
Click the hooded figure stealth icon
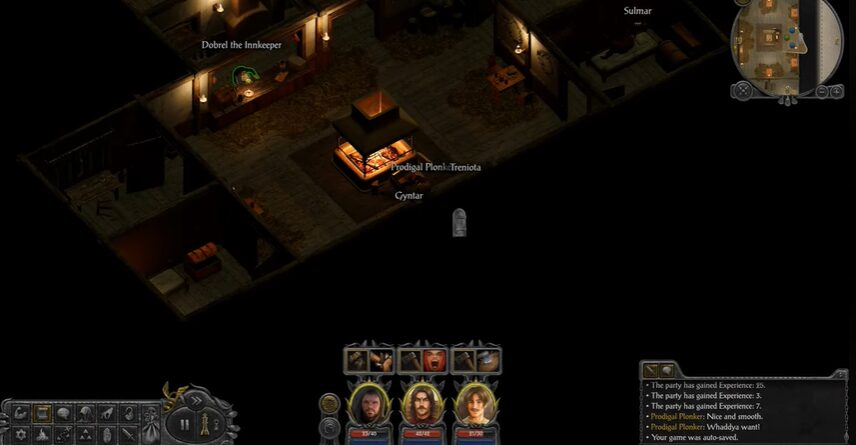click(x=87, y=413)
